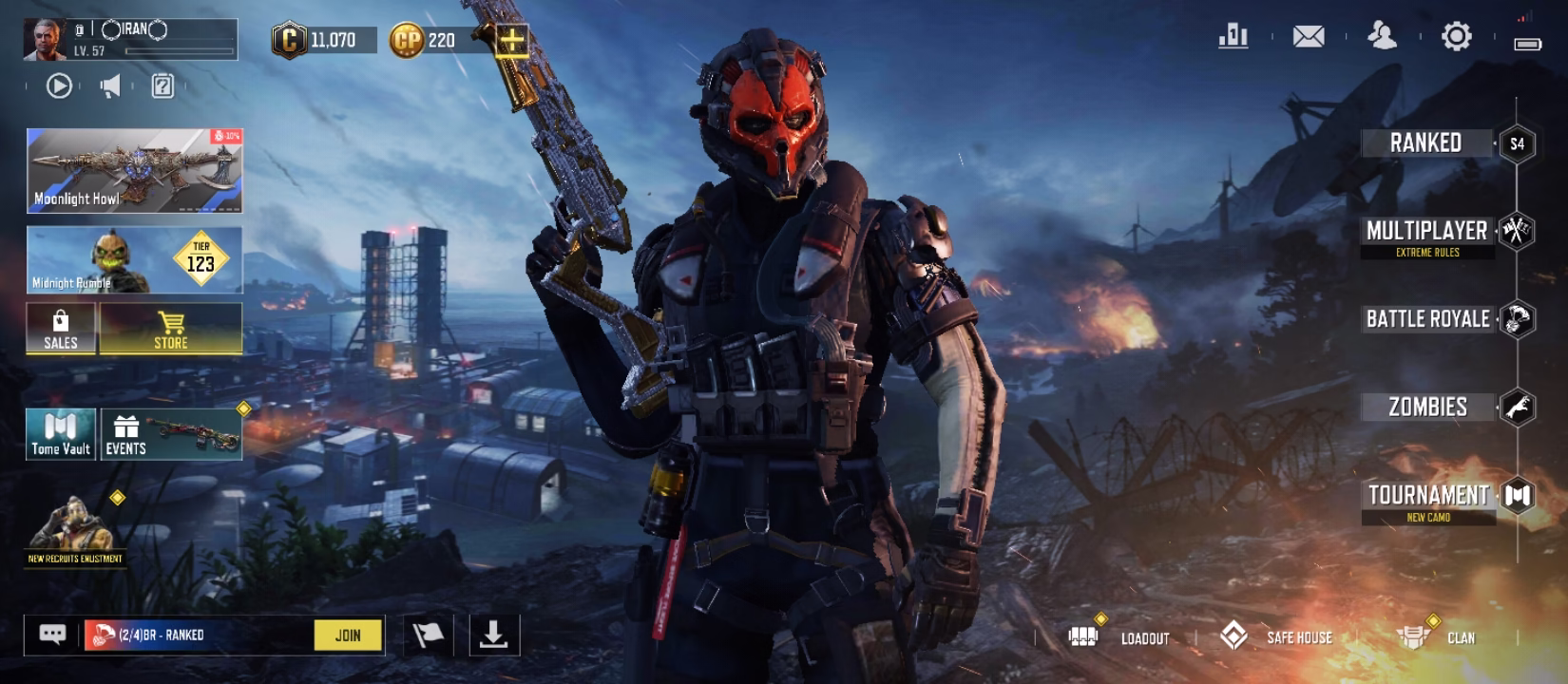Switch to Battle Royale mode
This screenshot has width=1568, height=684.
[x=1428, y=319]
